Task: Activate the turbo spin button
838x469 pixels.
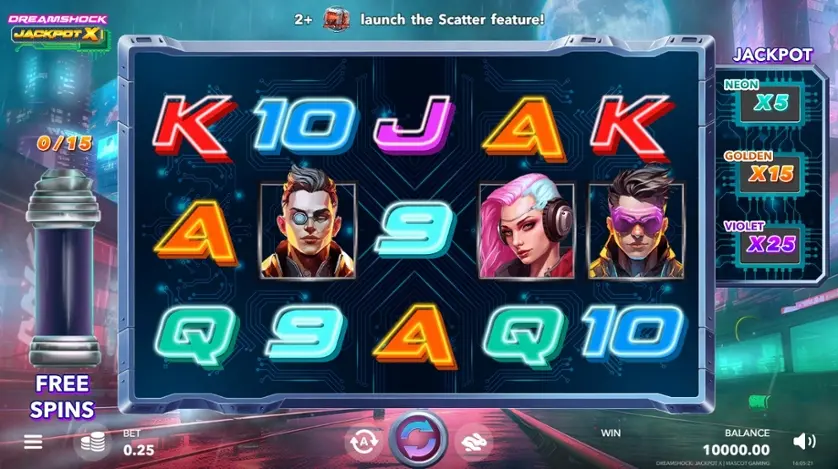Action: click(x=474, y=440)
